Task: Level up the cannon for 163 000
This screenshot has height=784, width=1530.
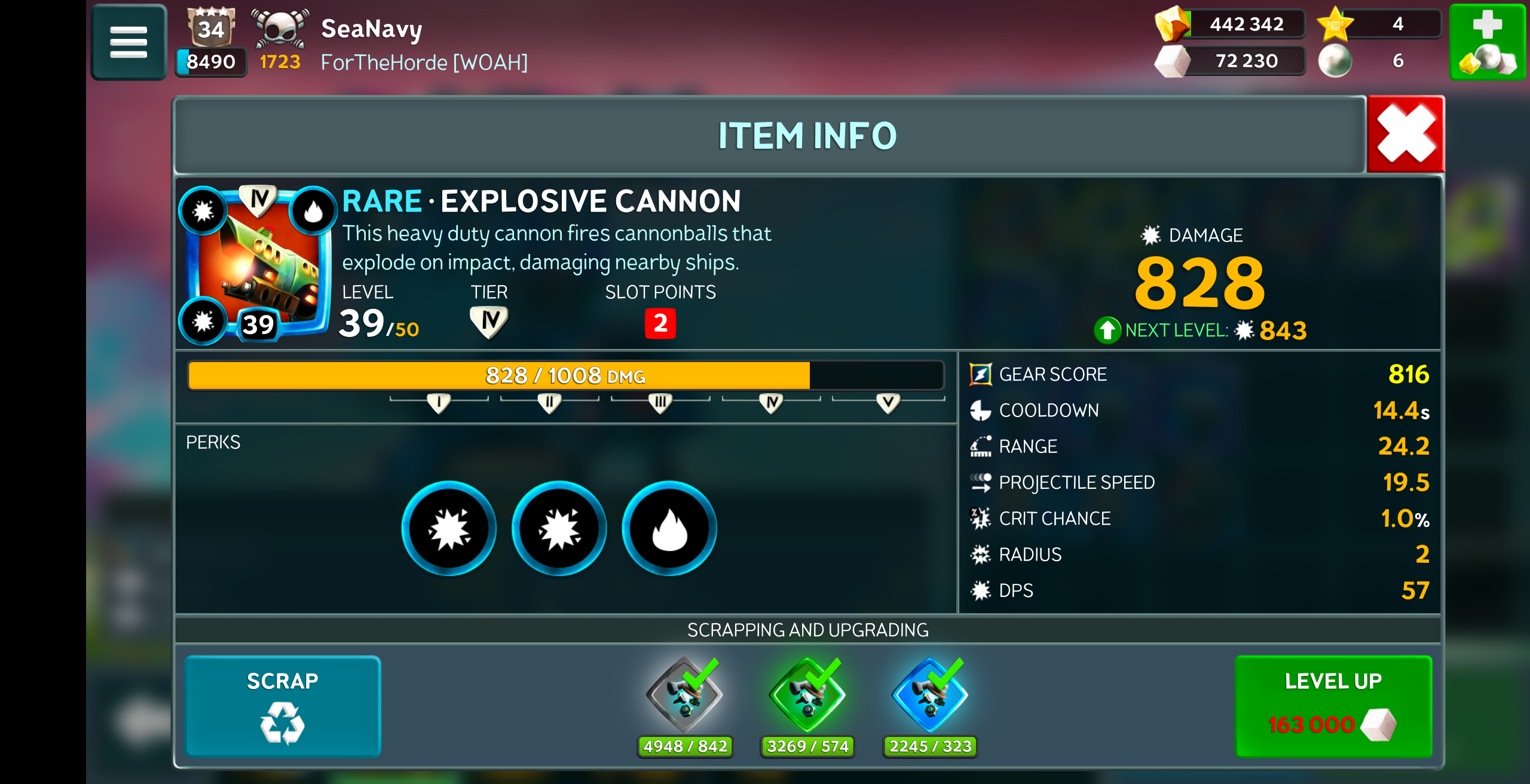Action: tap(1333, 706)
